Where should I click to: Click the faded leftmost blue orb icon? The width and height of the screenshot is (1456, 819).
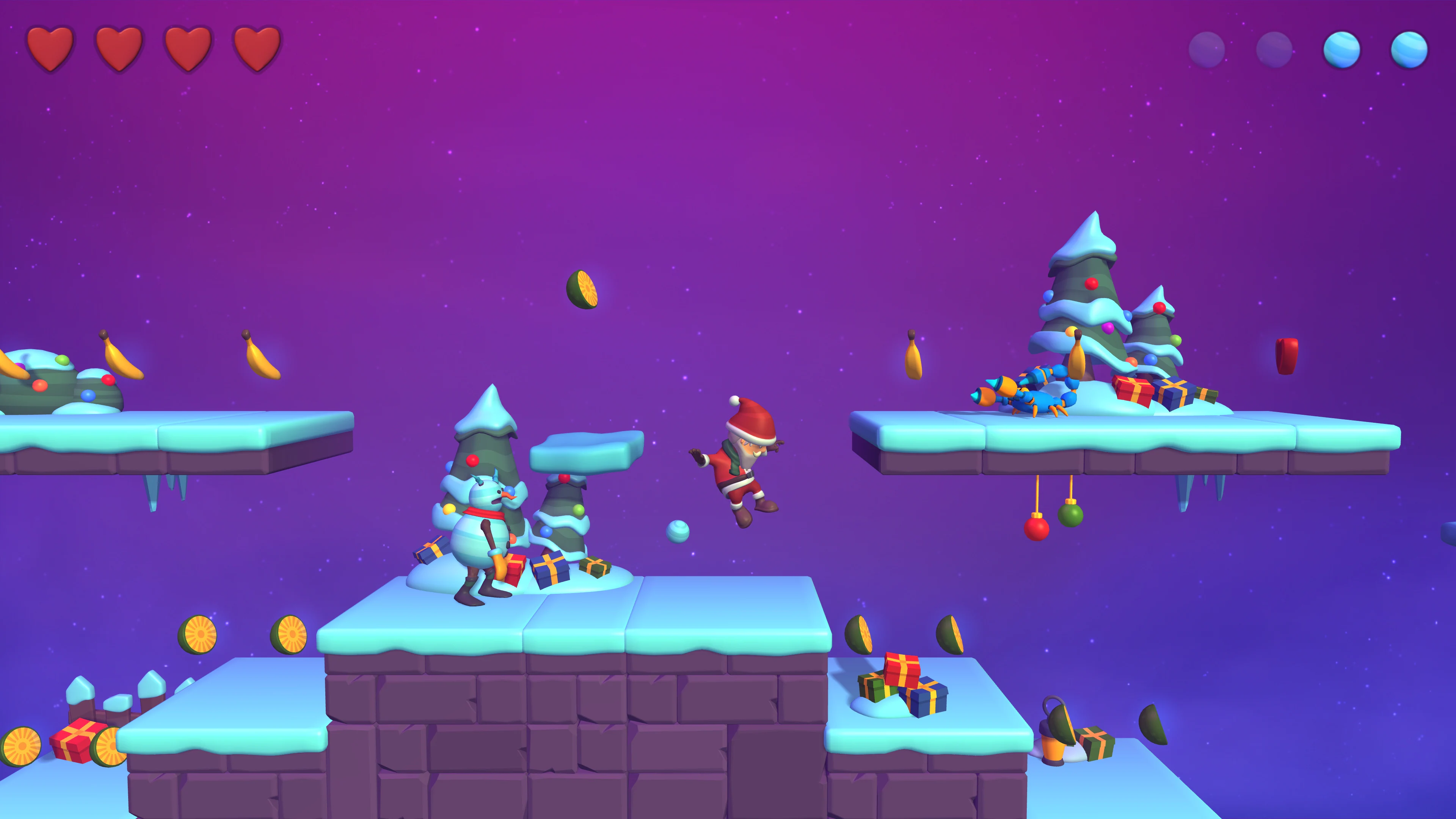tap(1207, 52)
